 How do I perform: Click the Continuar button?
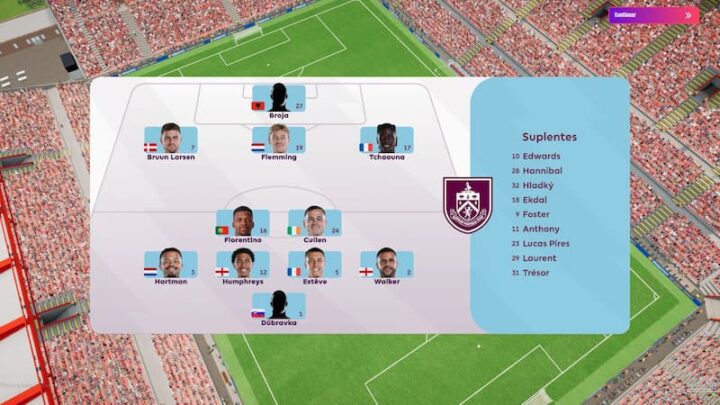coord(653,15)
